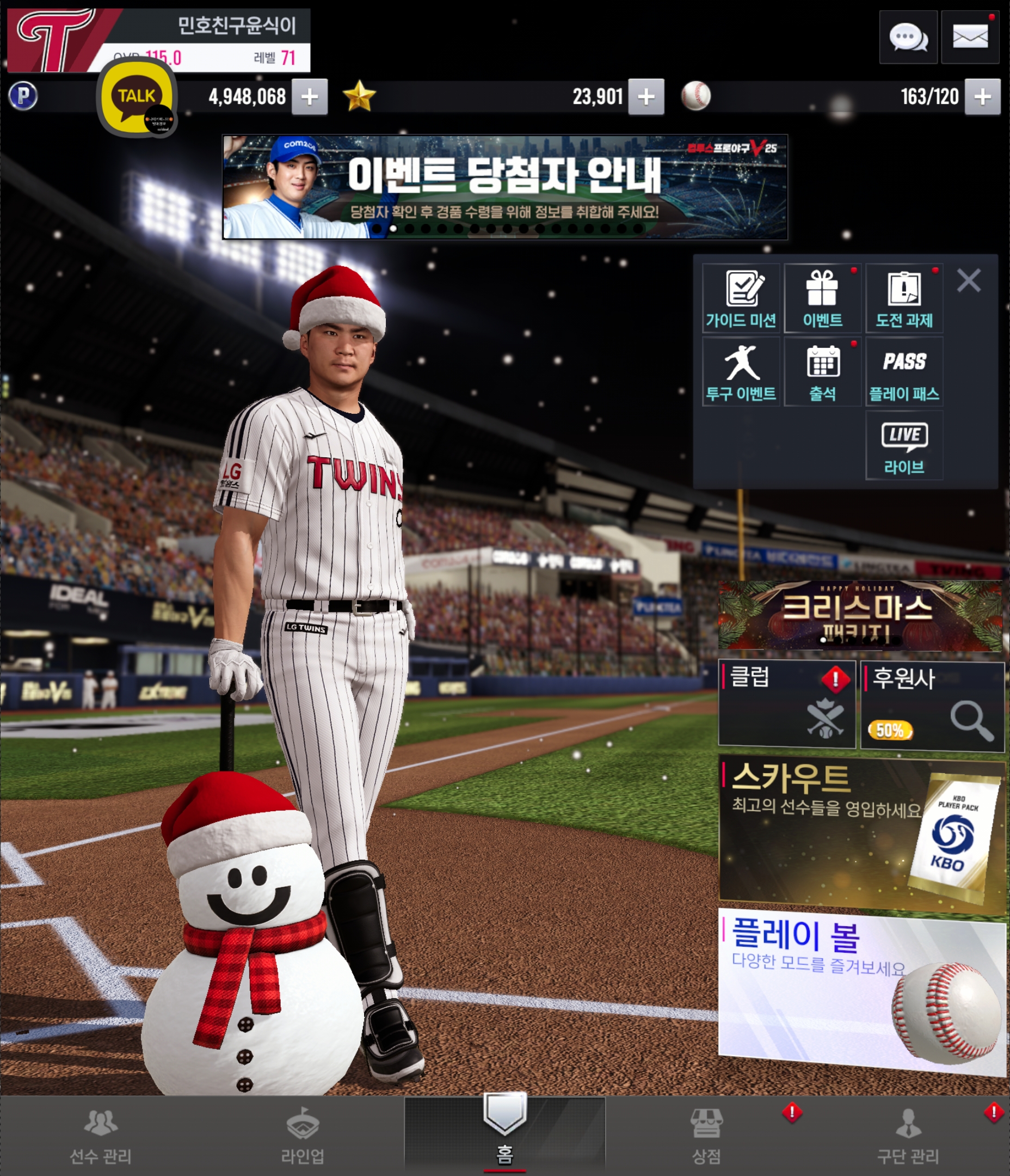
Task: Add more points with the plus button
Action: point(309,97)
